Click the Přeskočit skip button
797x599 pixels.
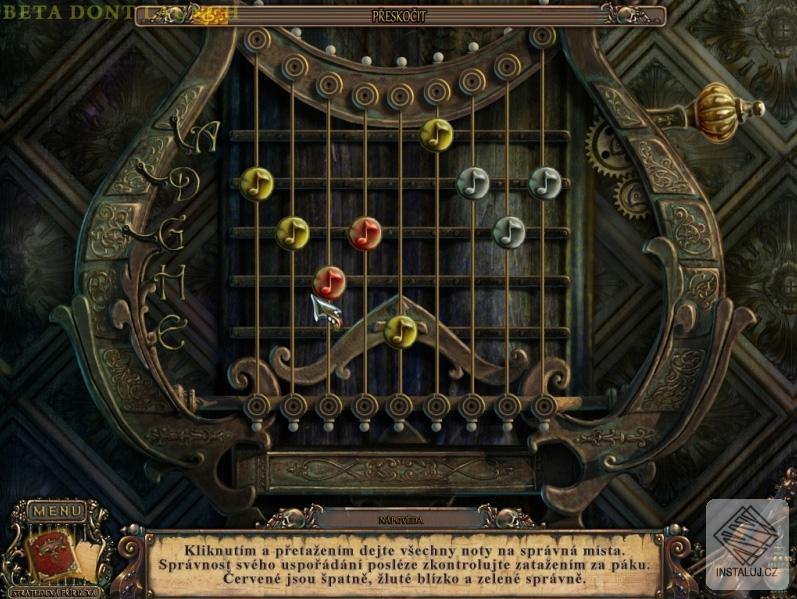tap(399, 16)
